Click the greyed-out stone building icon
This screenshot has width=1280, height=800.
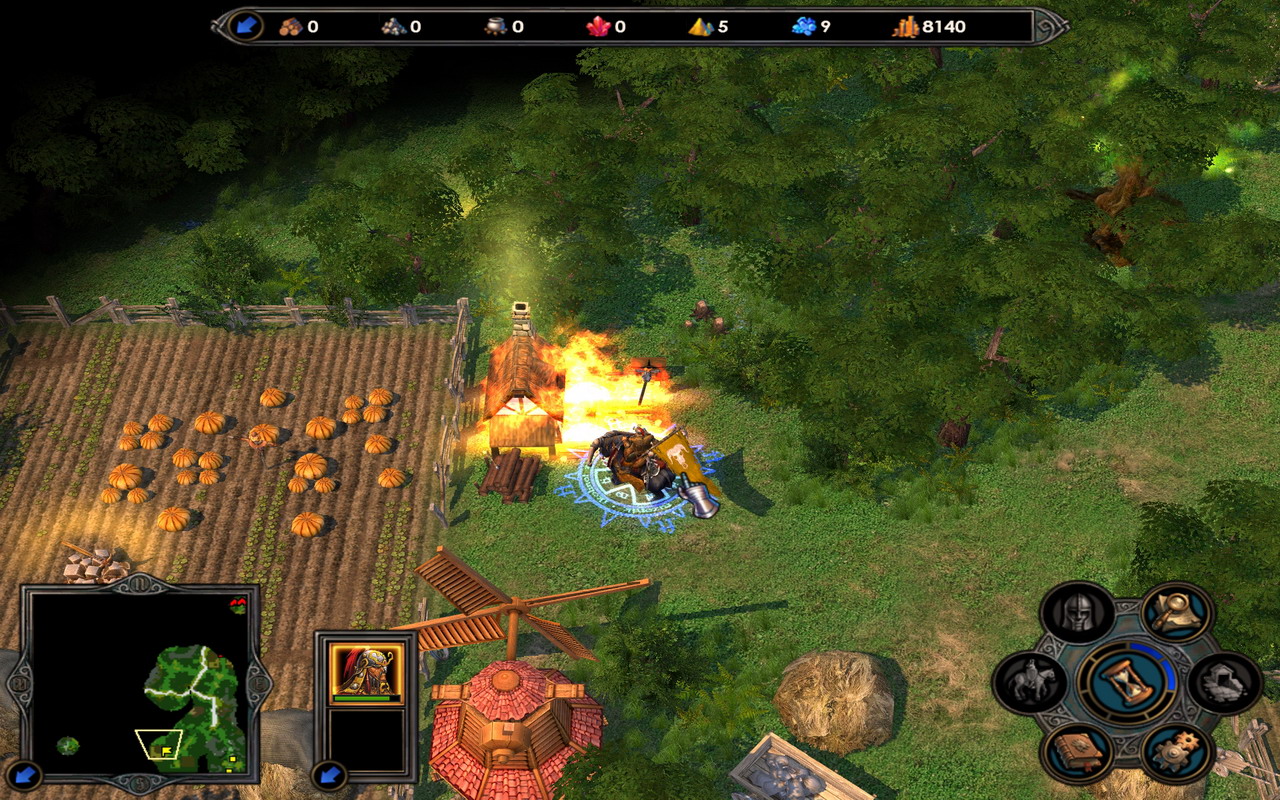1225,683
